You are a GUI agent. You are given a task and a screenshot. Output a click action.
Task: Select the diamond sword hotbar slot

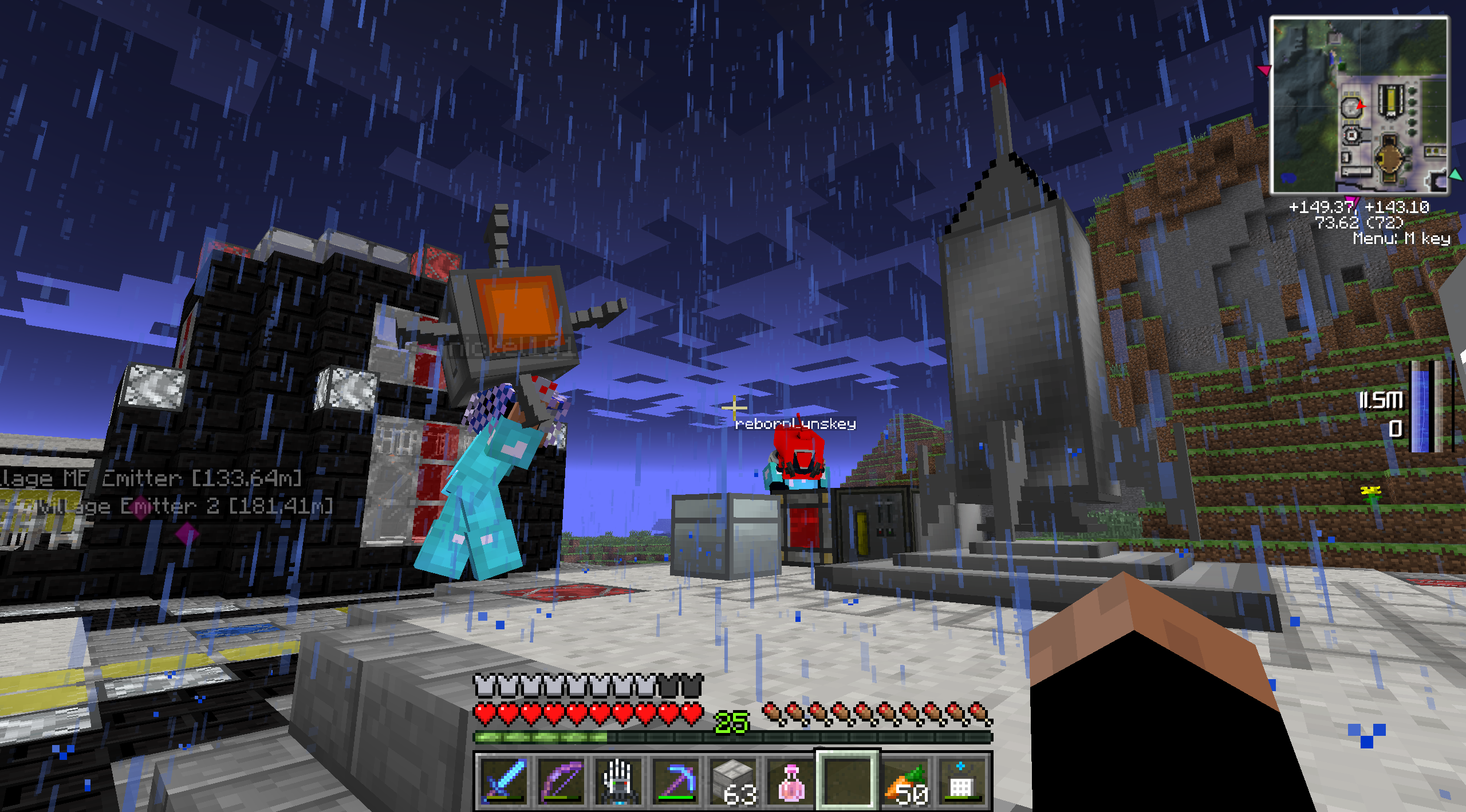click(503, 781)
